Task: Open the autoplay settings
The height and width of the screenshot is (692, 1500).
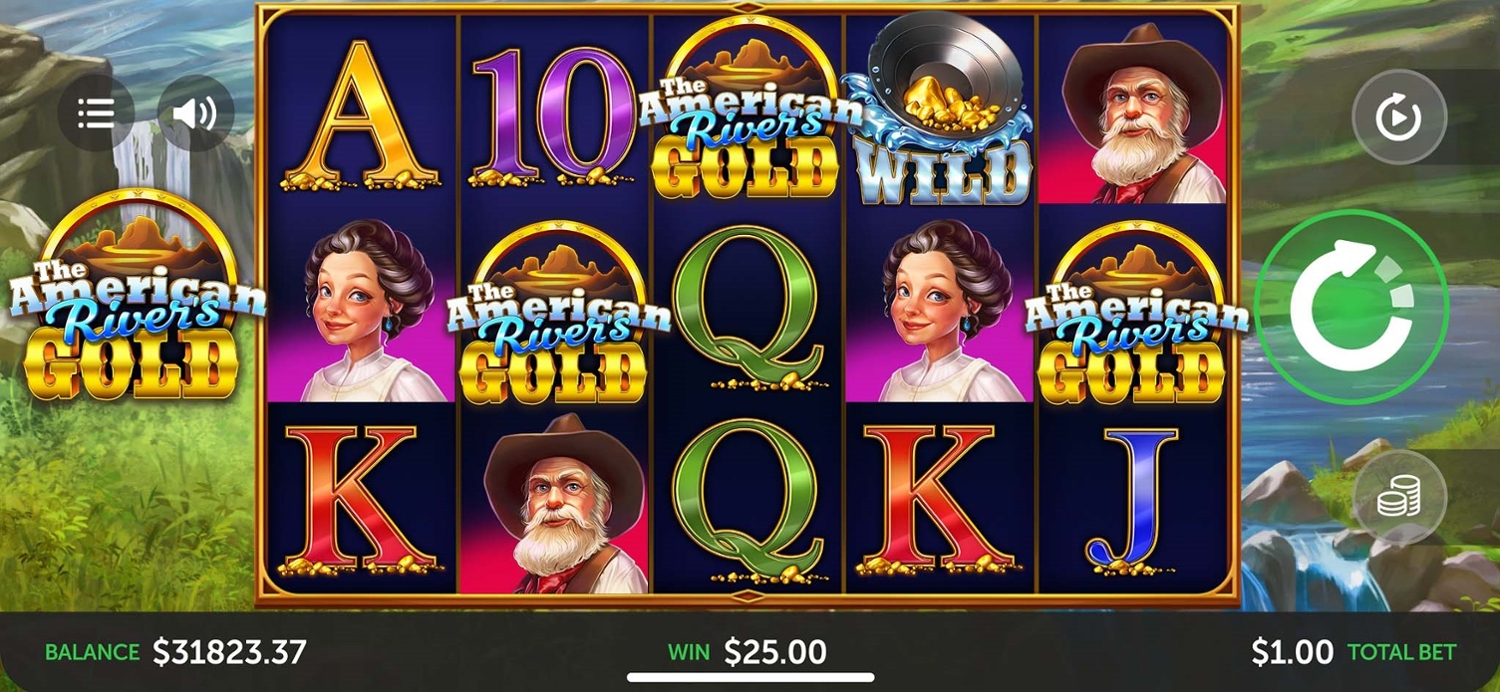Action: (x=1399, y=118)
